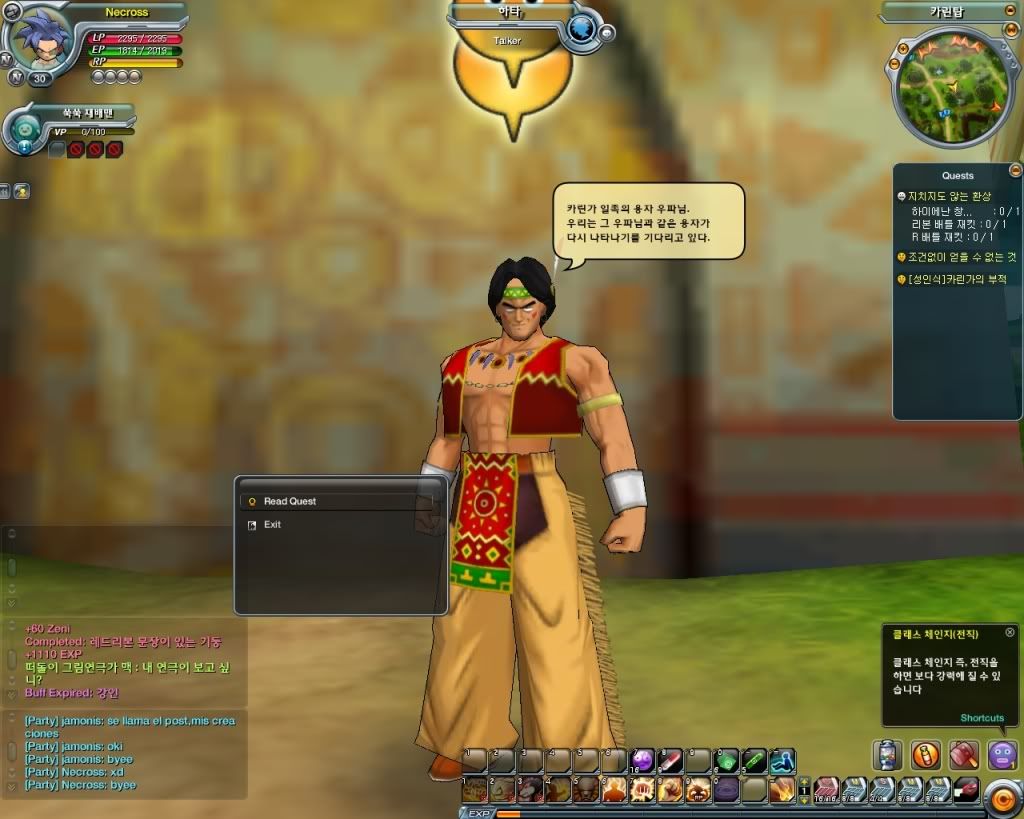Zoom out the minimap with minus button

point(892,65)
